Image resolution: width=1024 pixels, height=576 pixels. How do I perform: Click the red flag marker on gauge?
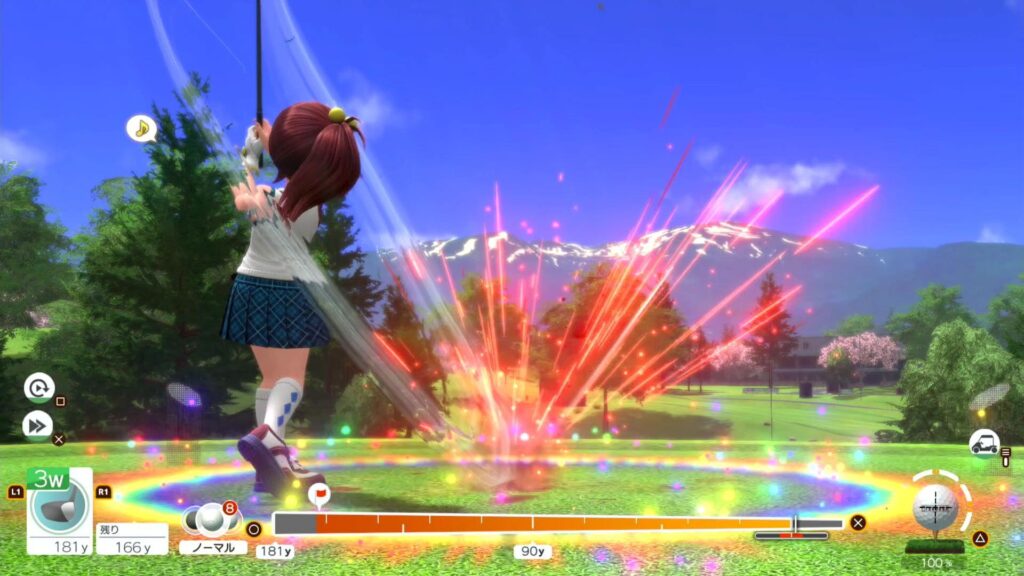pyautogui.click(x=319, y=494)
